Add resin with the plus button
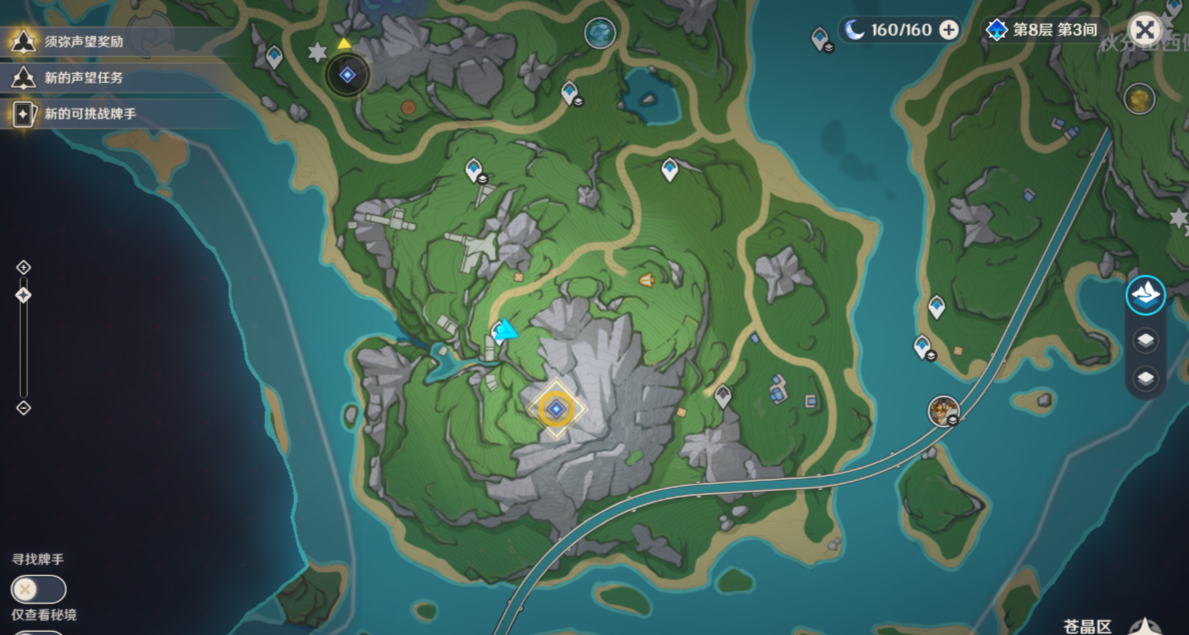Screen dimensions: 1189x635 coord(949,30)
